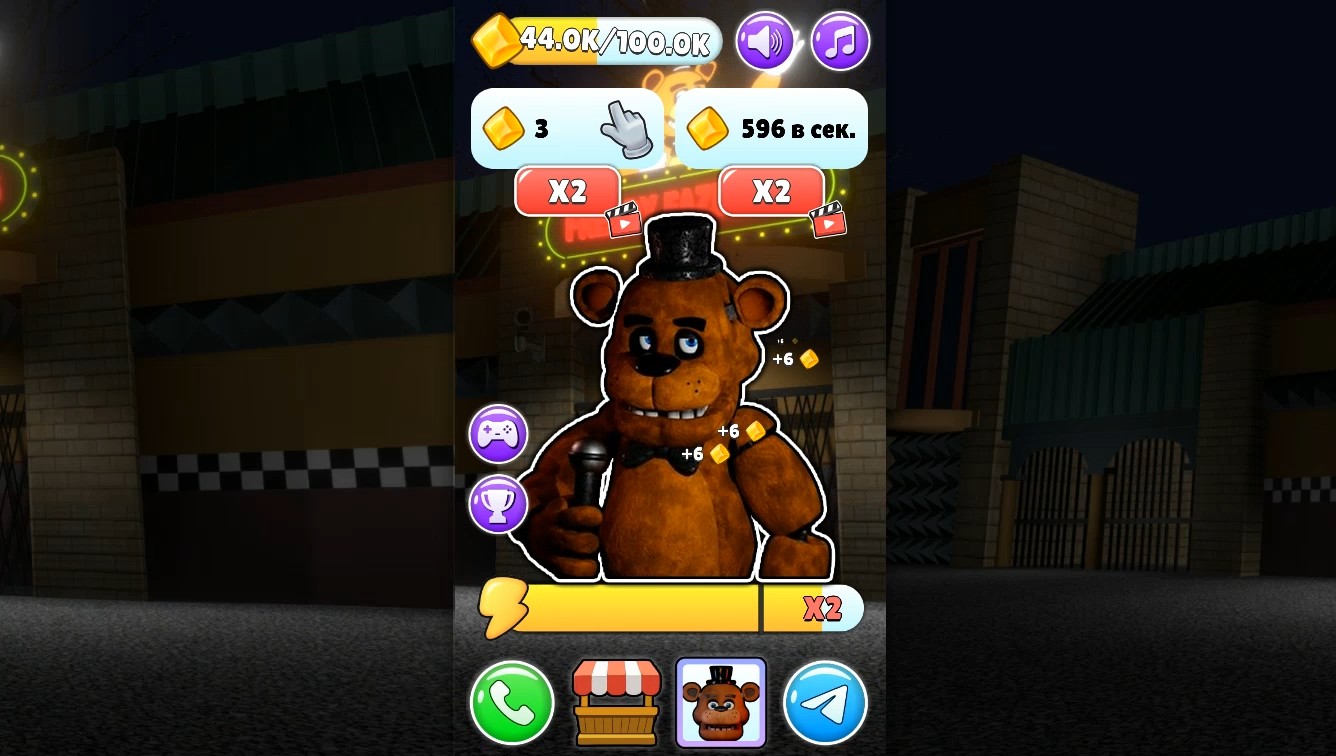Mute the background music note
Viewport: 1336px width, 756px height.
pyautogui.click(x=840, y=41)
